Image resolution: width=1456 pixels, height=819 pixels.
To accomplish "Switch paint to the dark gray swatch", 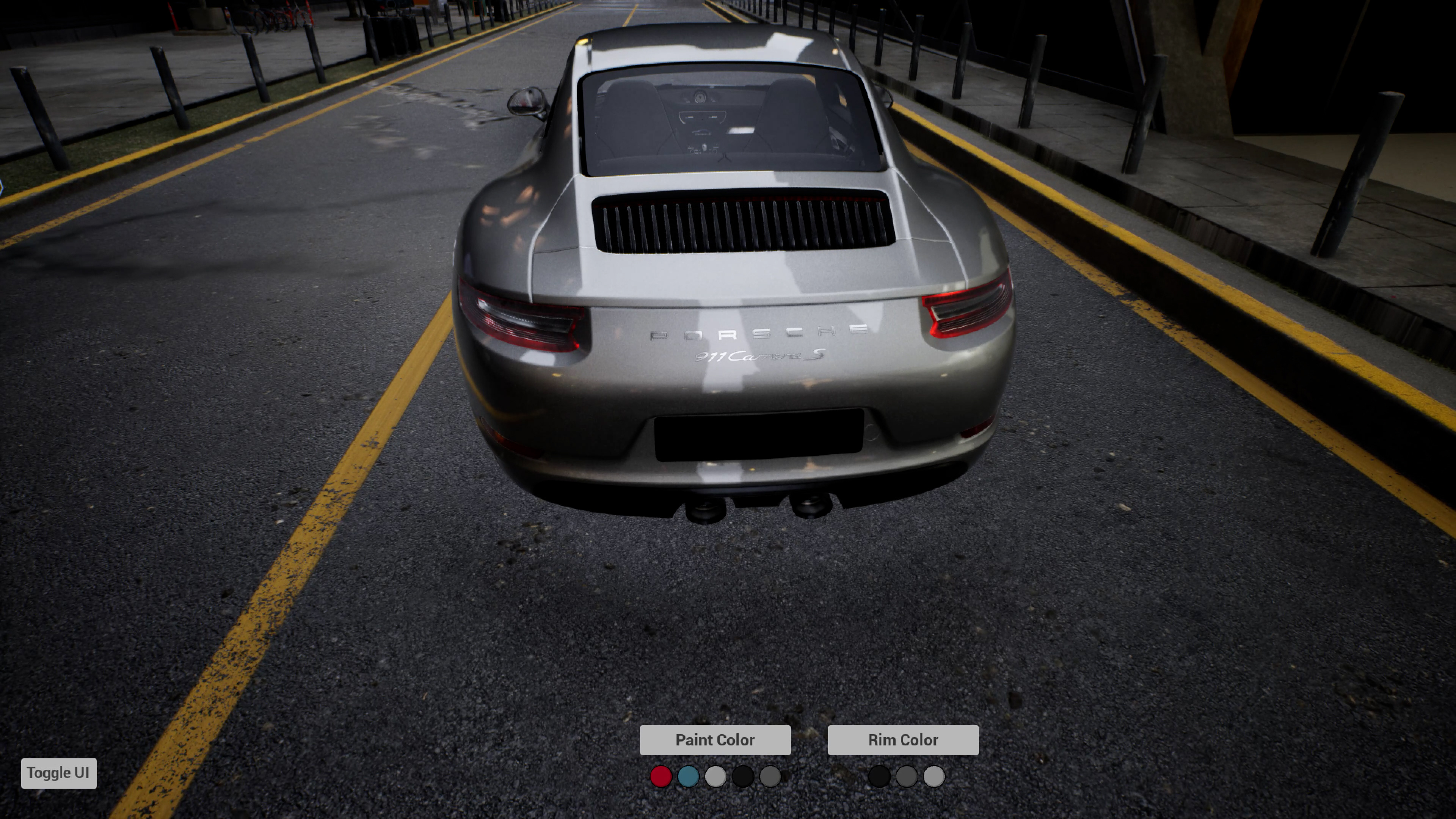I will 770,776.
